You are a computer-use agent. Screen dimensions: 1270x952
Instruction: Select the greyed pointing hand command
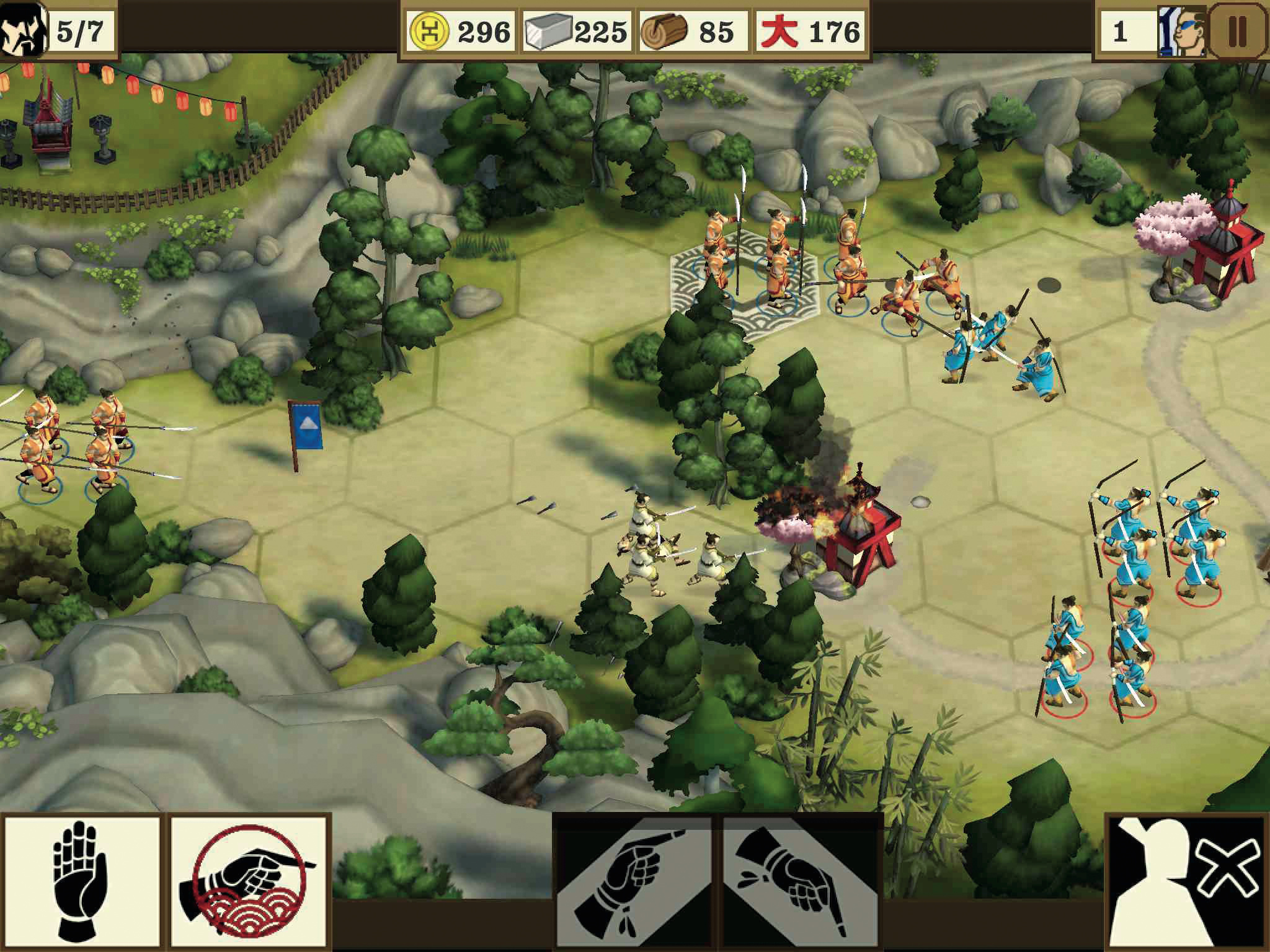tap(634, 881)
